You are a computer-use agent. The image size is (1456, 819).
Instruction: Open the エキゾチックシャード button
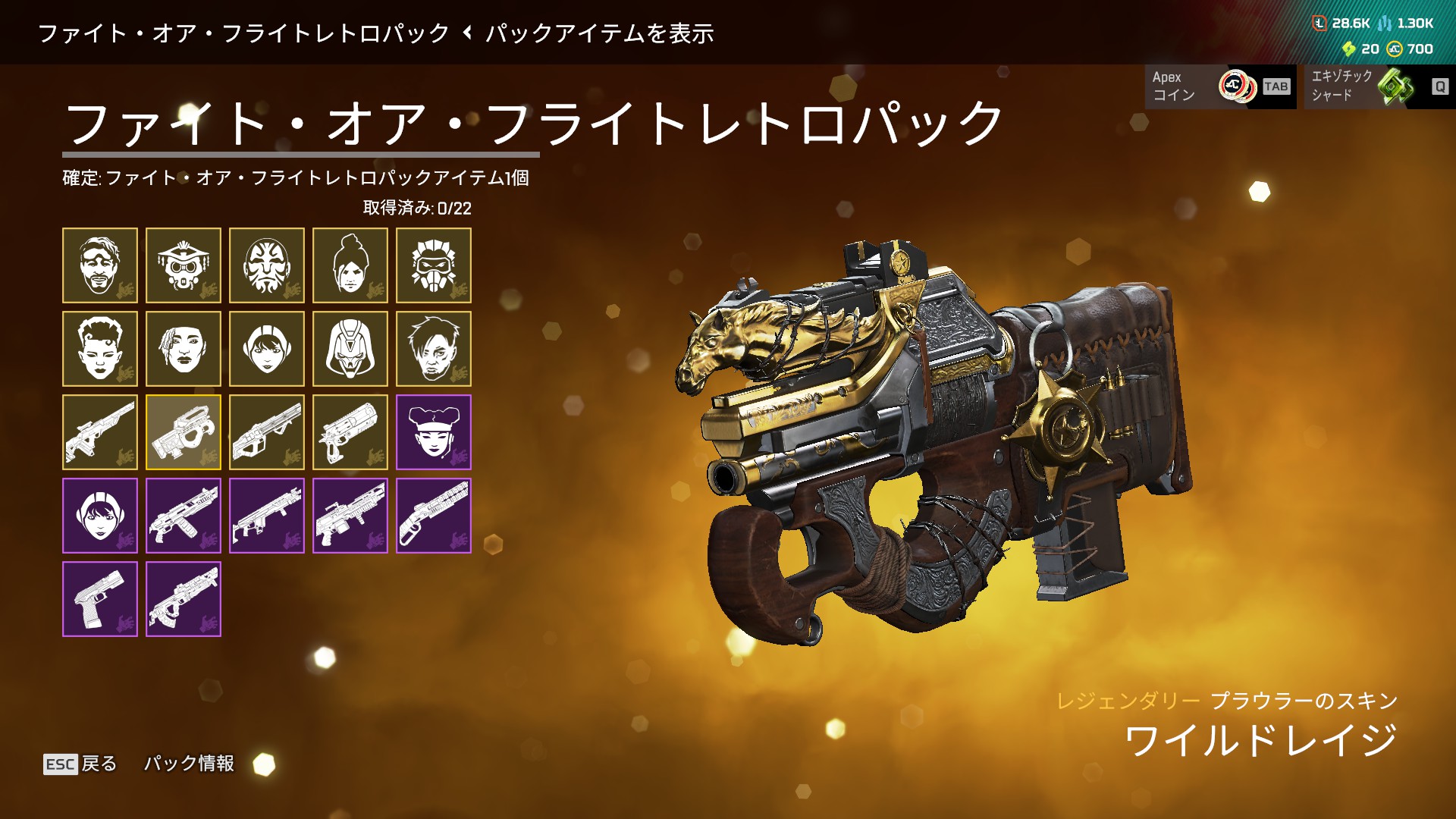pos(1379,86)
